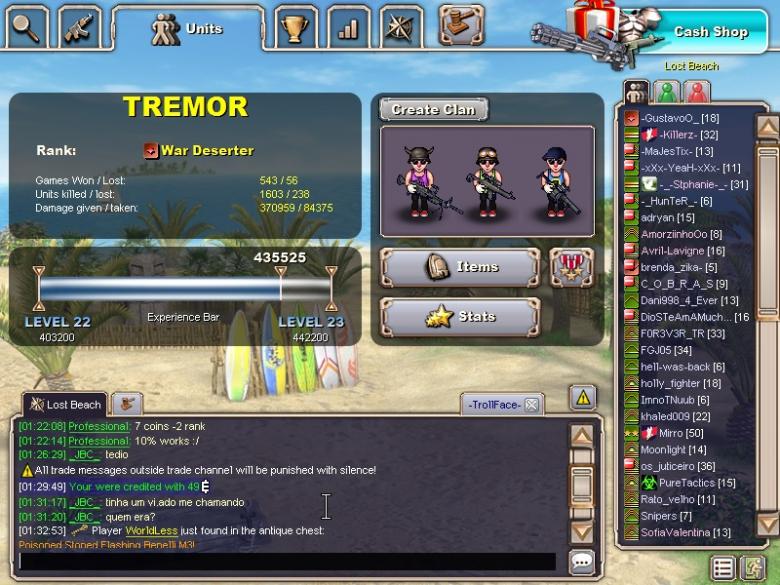Close the -TrollFace- chat tab
The width and height of the screenshot is (780, 585).
[x=532, y=404]
